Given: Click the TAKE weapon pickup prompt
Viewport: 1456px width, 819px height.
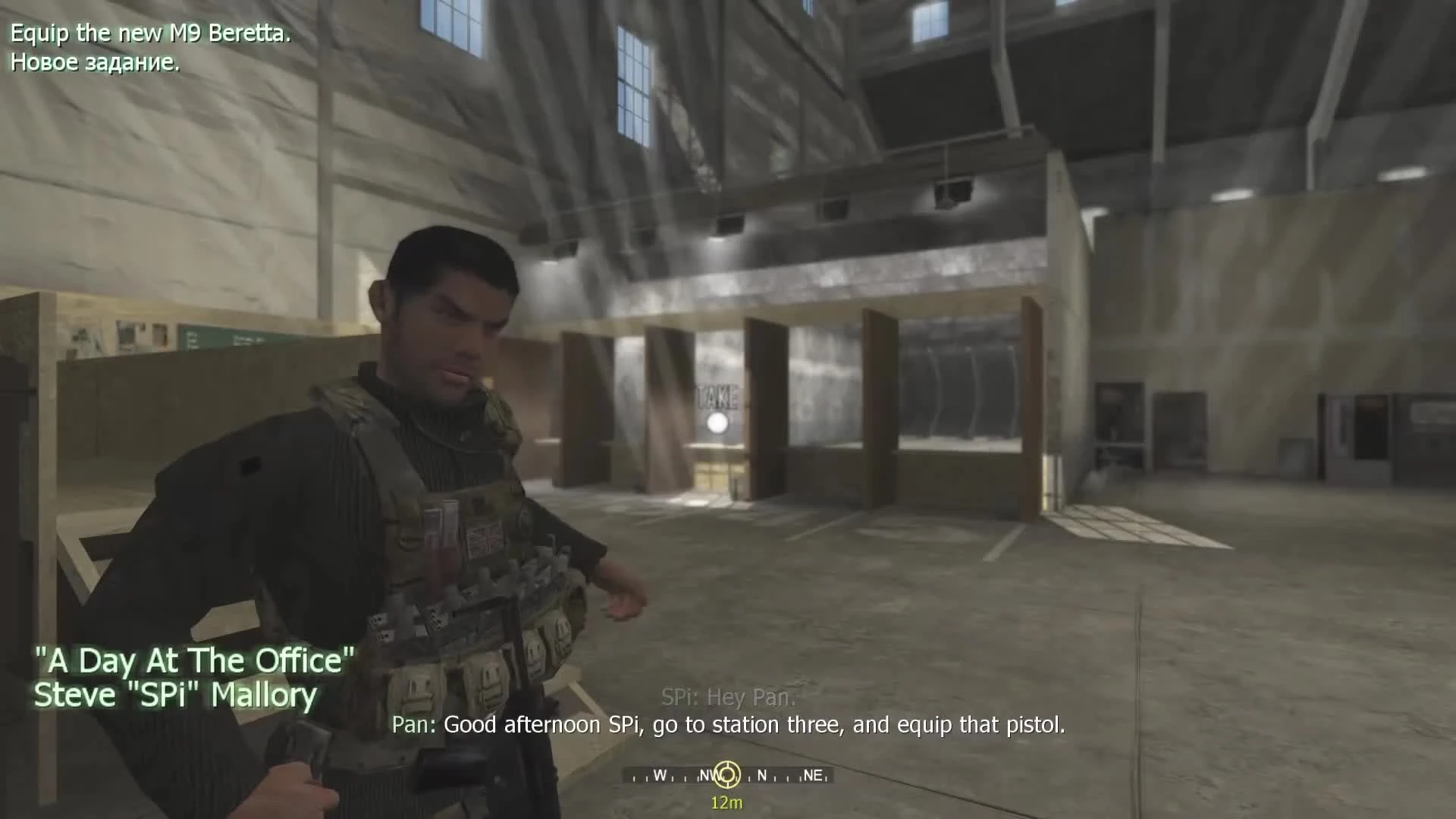Looking at the screenshot, I should pyautogui.click(x=716, y=397).
